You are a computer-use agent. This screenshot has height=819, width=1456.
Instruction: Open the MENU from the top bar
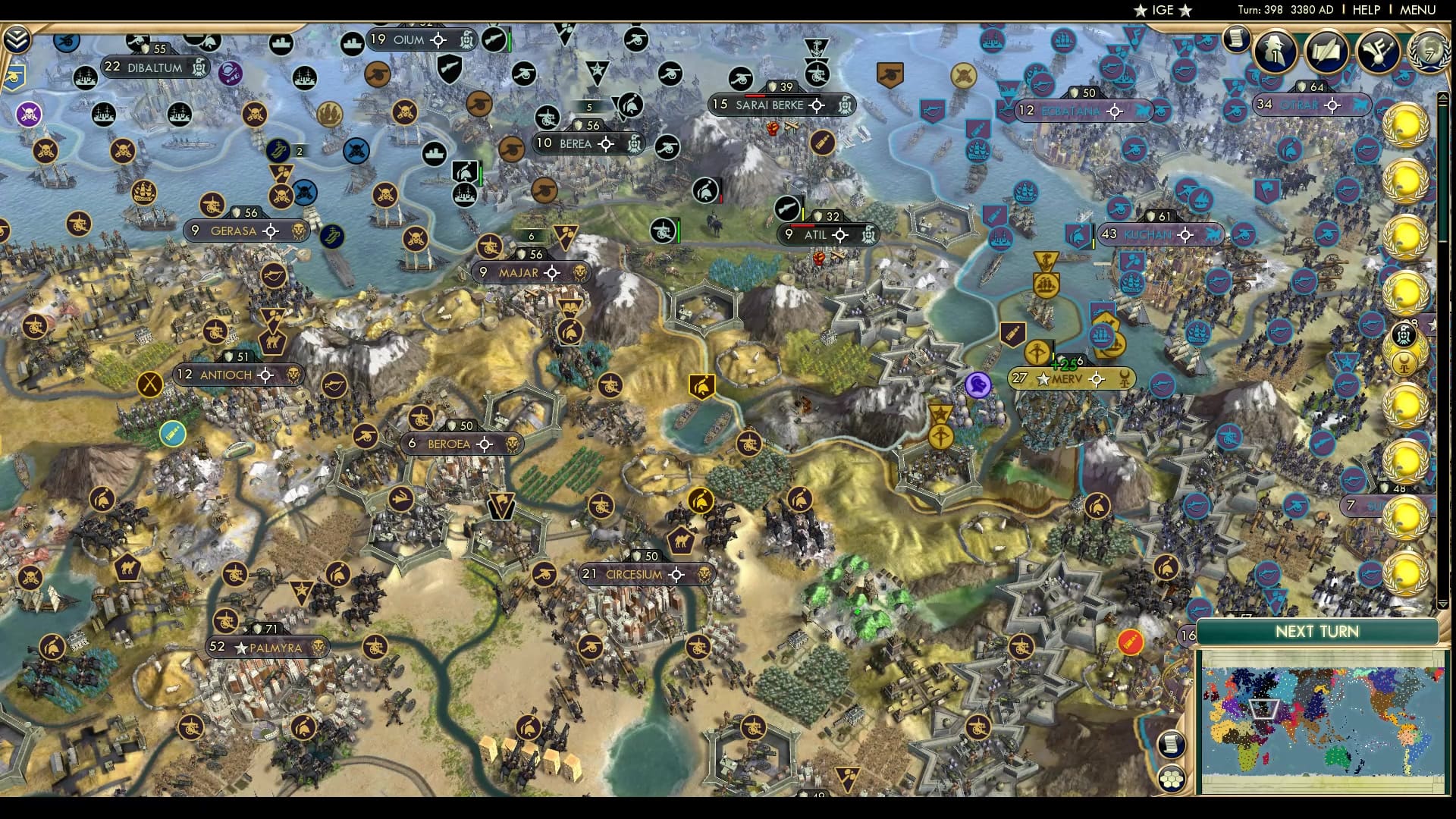pos(1417,10)
